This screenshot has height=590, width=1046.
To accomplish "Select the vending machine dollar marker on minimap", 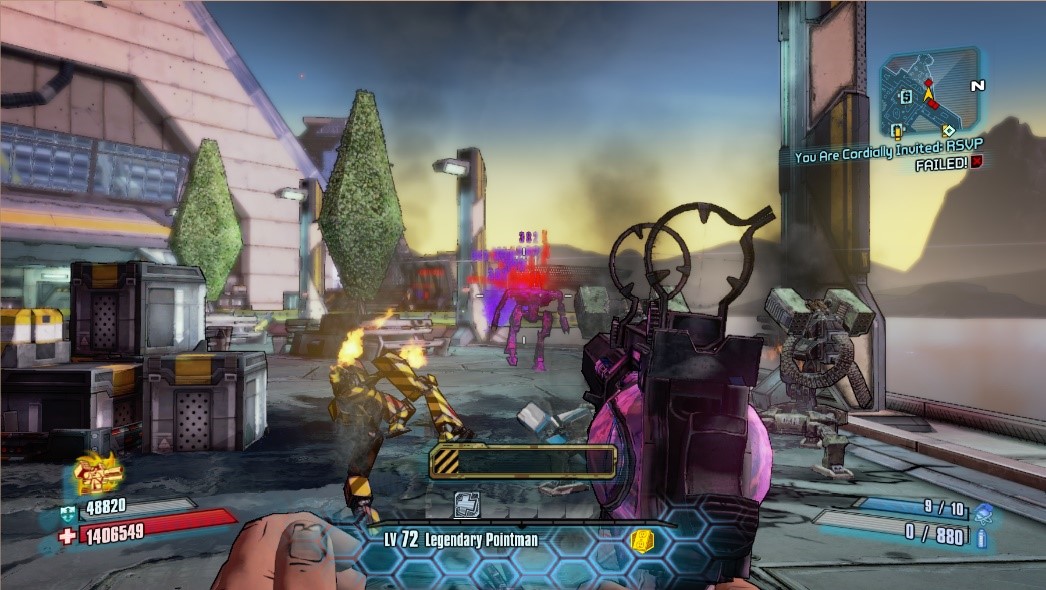I will pos(905,97).
